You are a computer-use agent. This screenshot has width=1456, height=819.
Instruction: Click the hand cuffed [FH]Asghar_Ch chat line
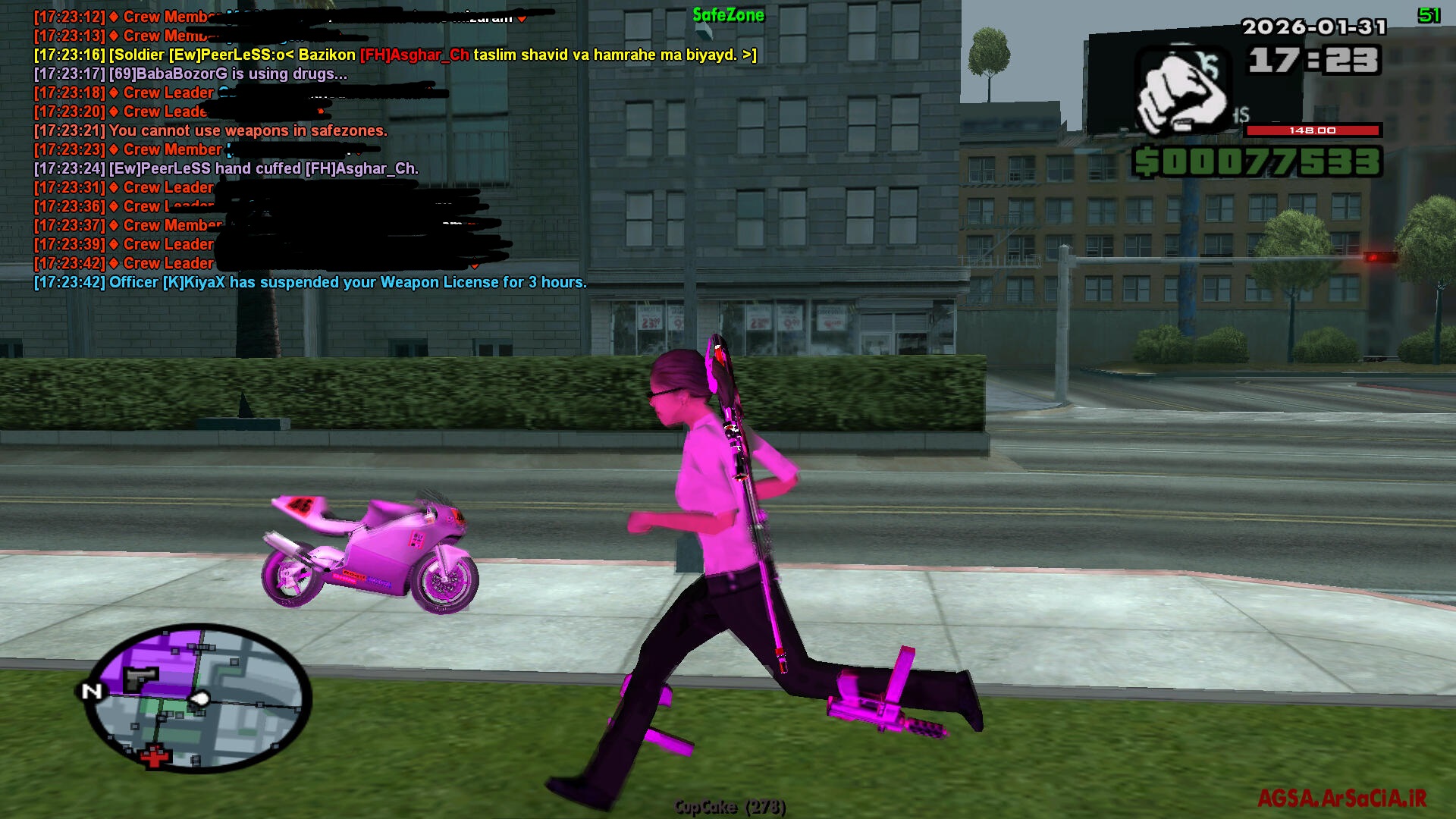[225, 168]
